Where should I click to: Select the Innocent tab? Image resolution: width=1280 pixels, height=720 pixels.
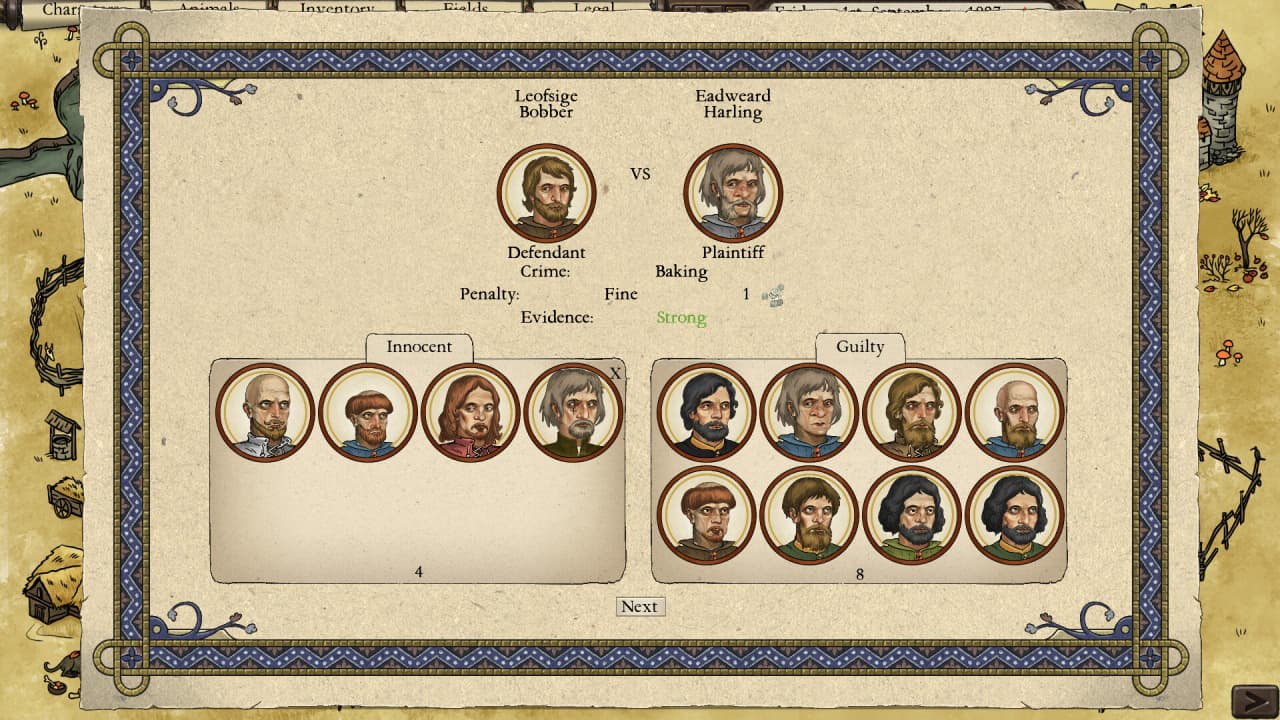tap(419, 347)
